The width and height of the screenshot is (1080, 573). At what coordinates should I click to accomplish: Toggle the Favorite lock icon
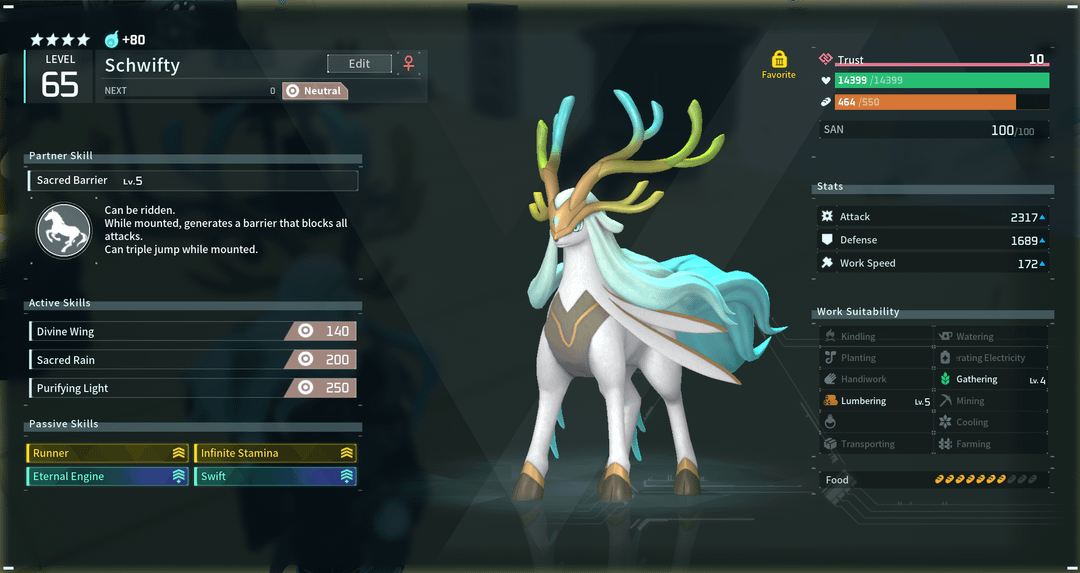[779, 60]
